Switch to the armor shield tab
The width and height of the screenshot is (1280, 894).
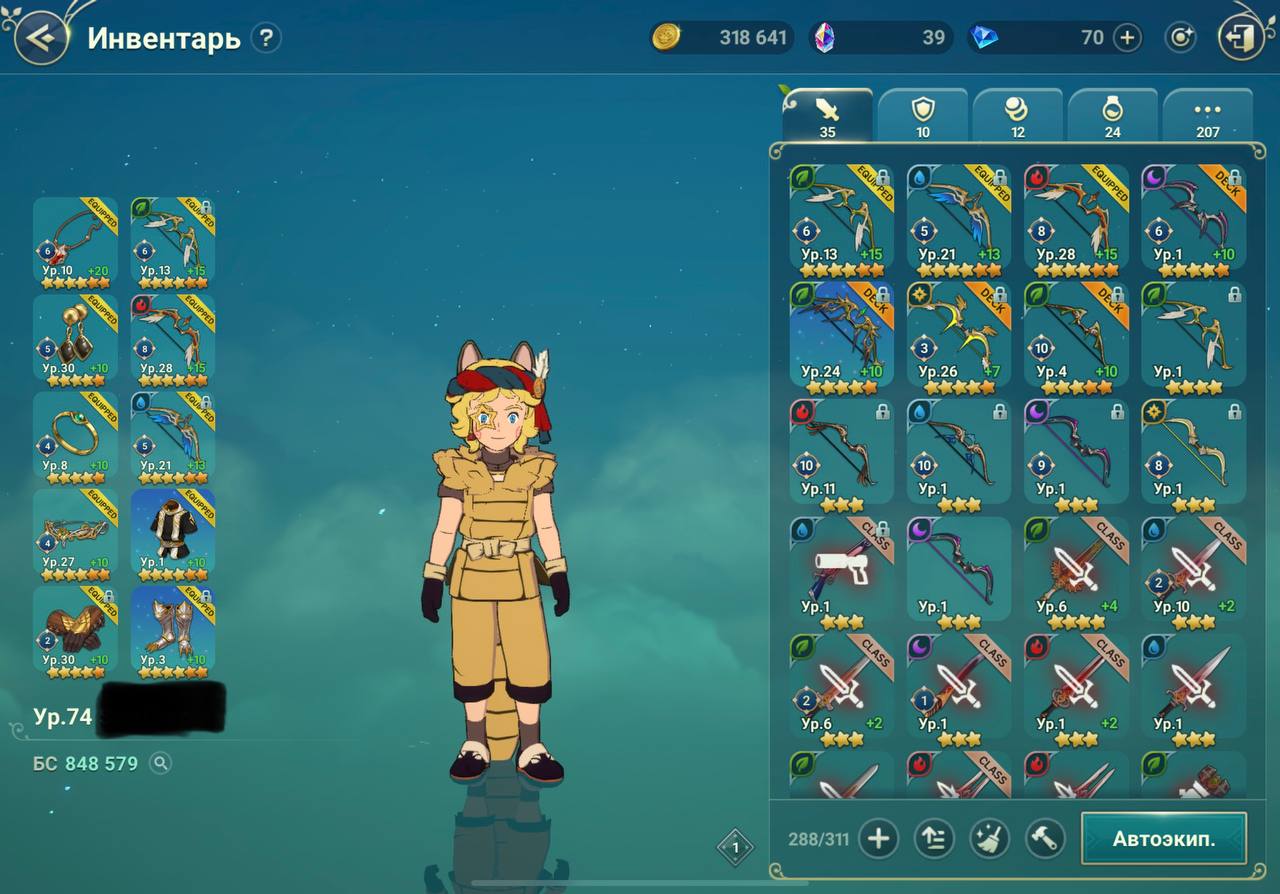click(922, 116)
